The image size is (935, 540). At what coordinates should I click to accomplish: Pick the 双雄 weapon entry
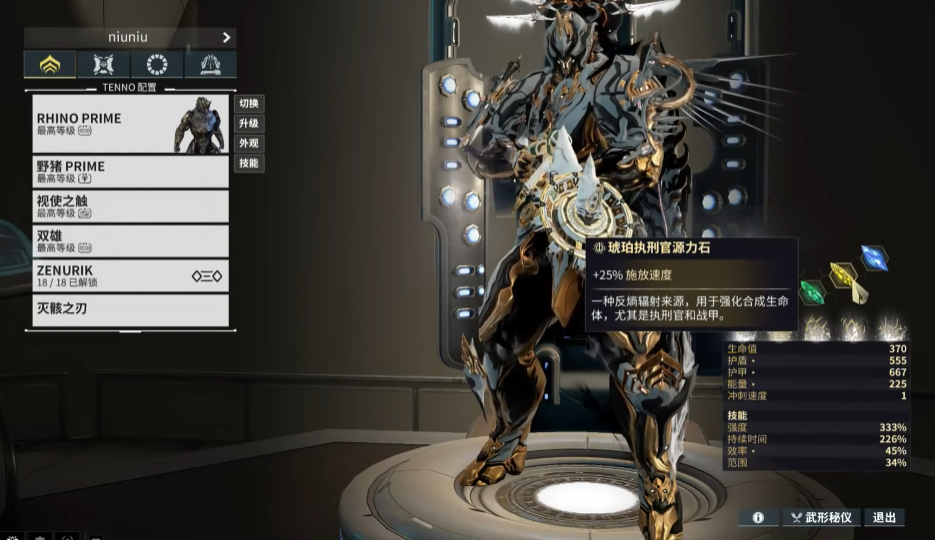[x=130, y=241]
